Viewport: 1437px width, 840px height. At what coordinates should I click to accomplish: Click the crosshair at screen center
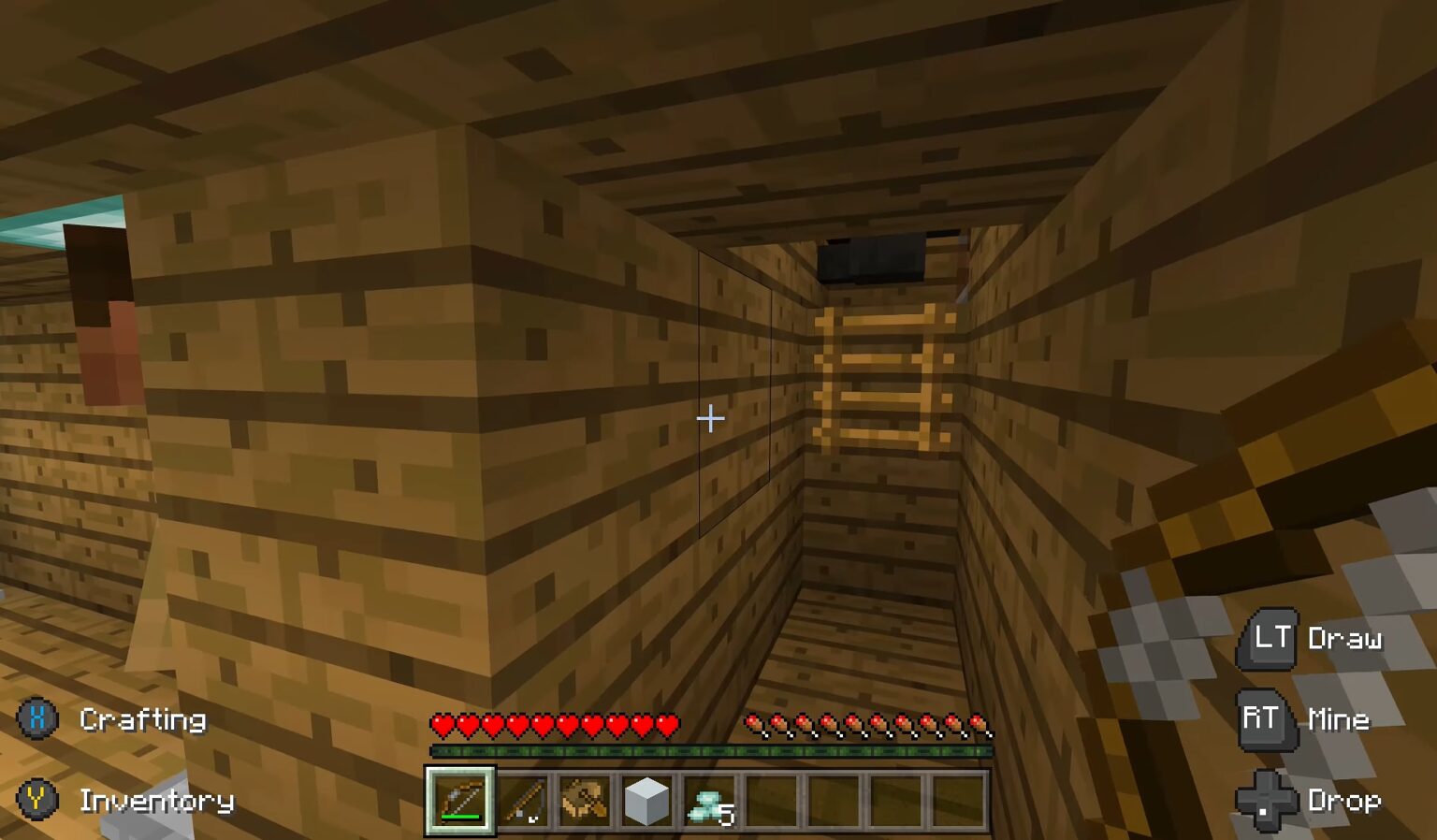(711, 419)
